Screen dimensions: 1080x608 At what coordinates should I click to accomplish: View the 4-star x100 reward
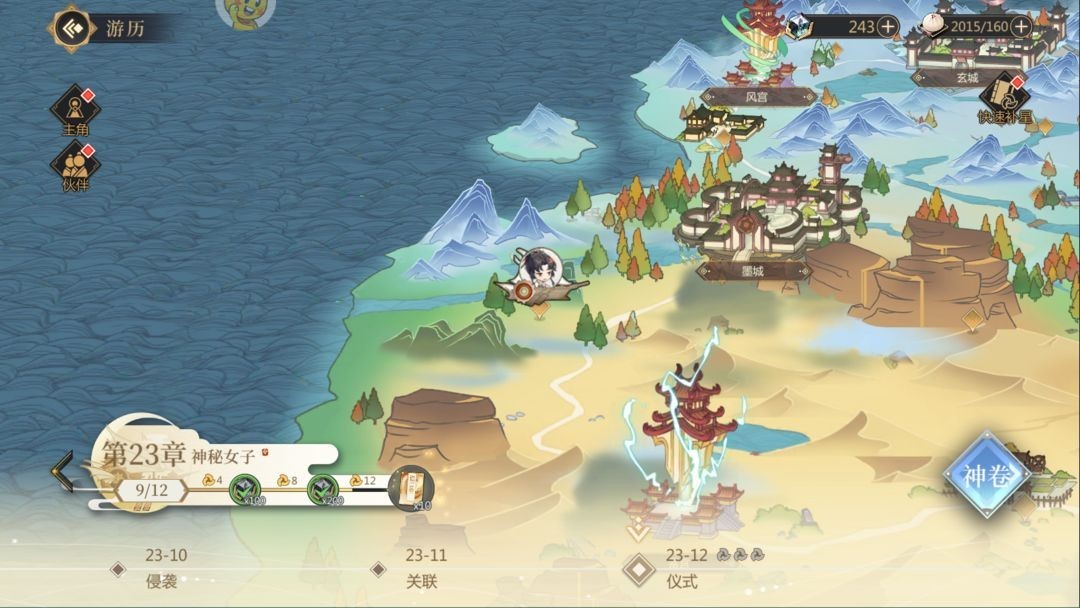point(245,490)
